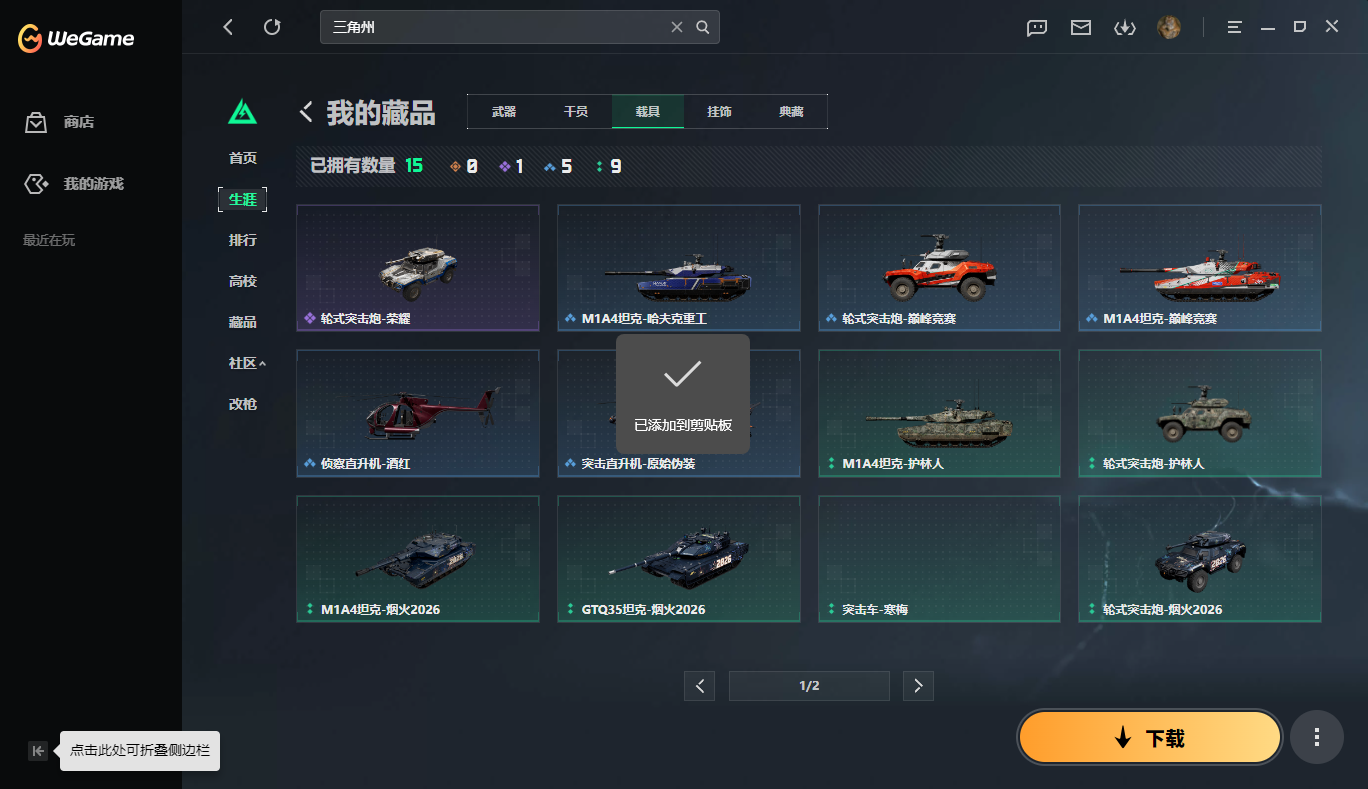Switch to the 典藏 tab

point(791,111)
